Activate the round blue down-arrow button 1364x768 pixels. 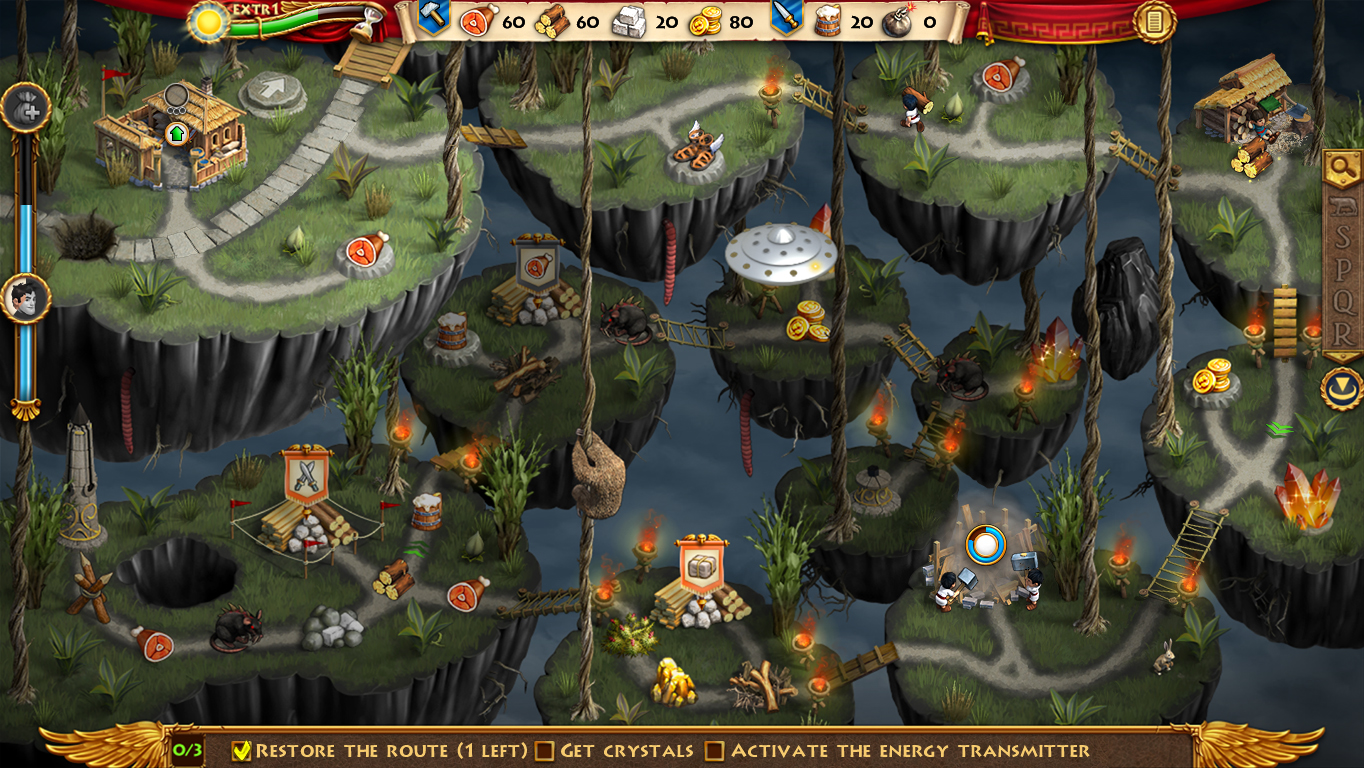[1341, 389]
